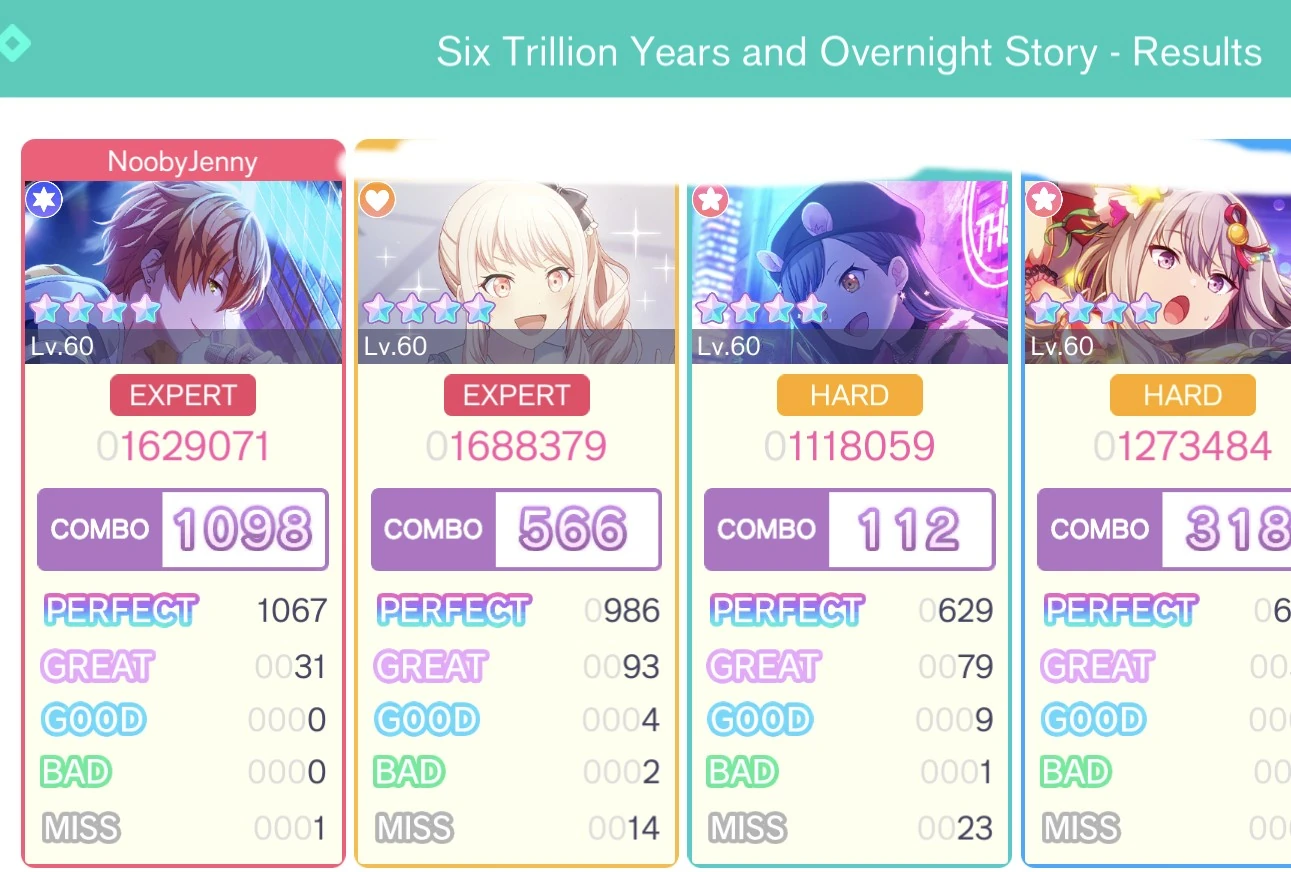Click the rarity star row on the rightmost card
The image size is (1291, 872).
(x=1095, y=310)
